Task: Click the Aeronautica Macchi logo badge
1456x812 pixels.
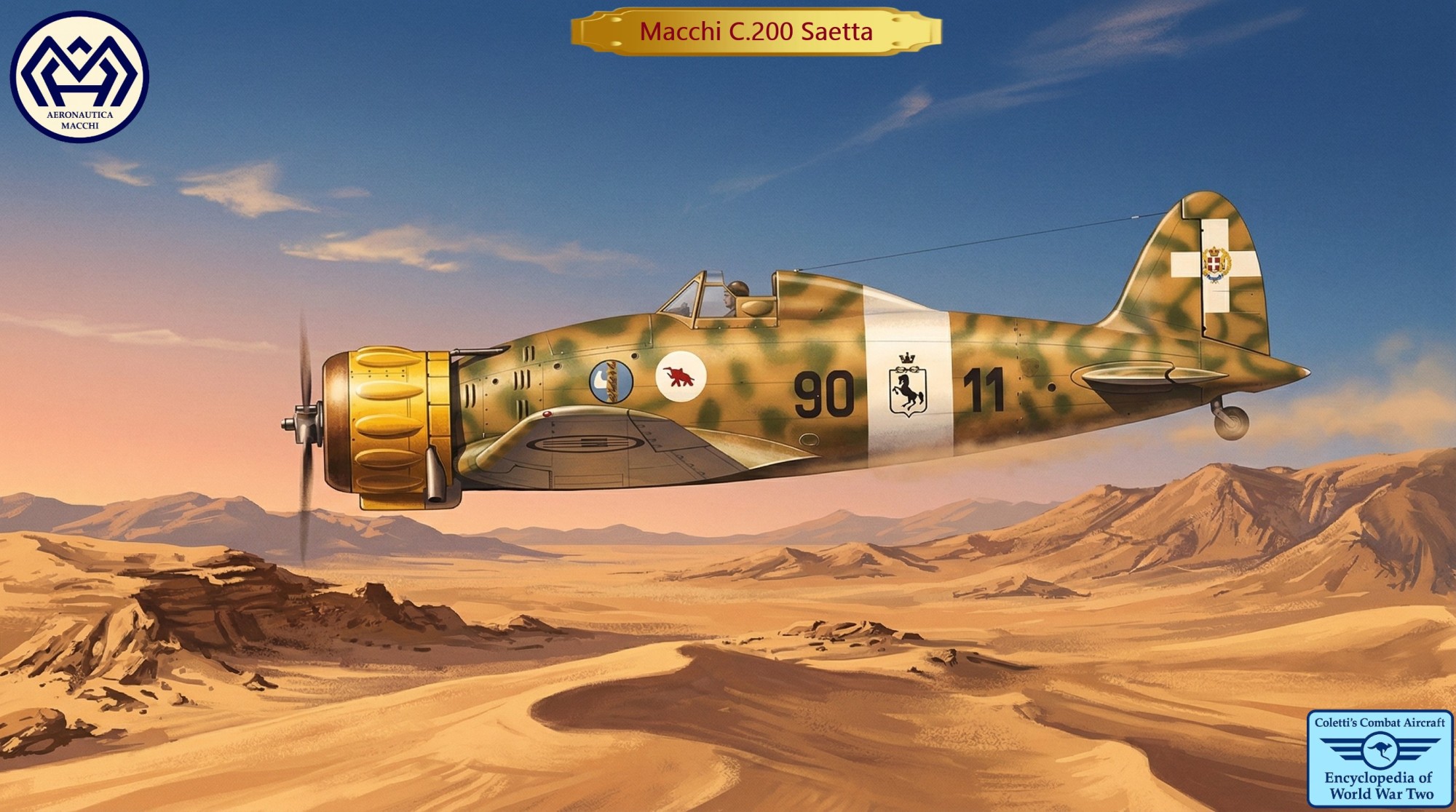Action: (x=79, y=77)
